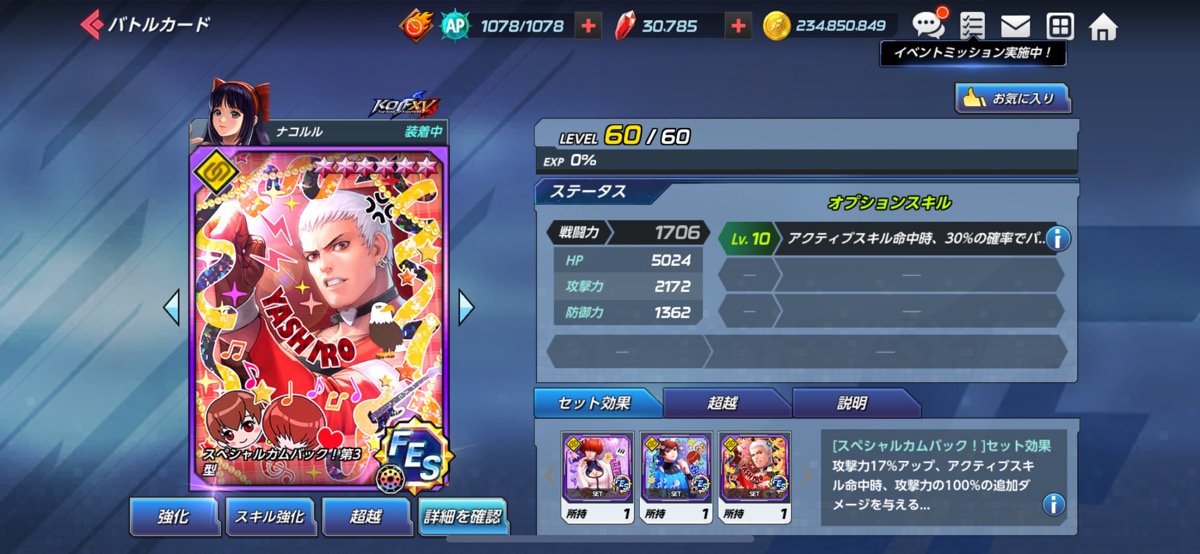The width and height of the screenshot is (1200, 554).
Task: Return to the home screen
Action: pos(1103,26)
